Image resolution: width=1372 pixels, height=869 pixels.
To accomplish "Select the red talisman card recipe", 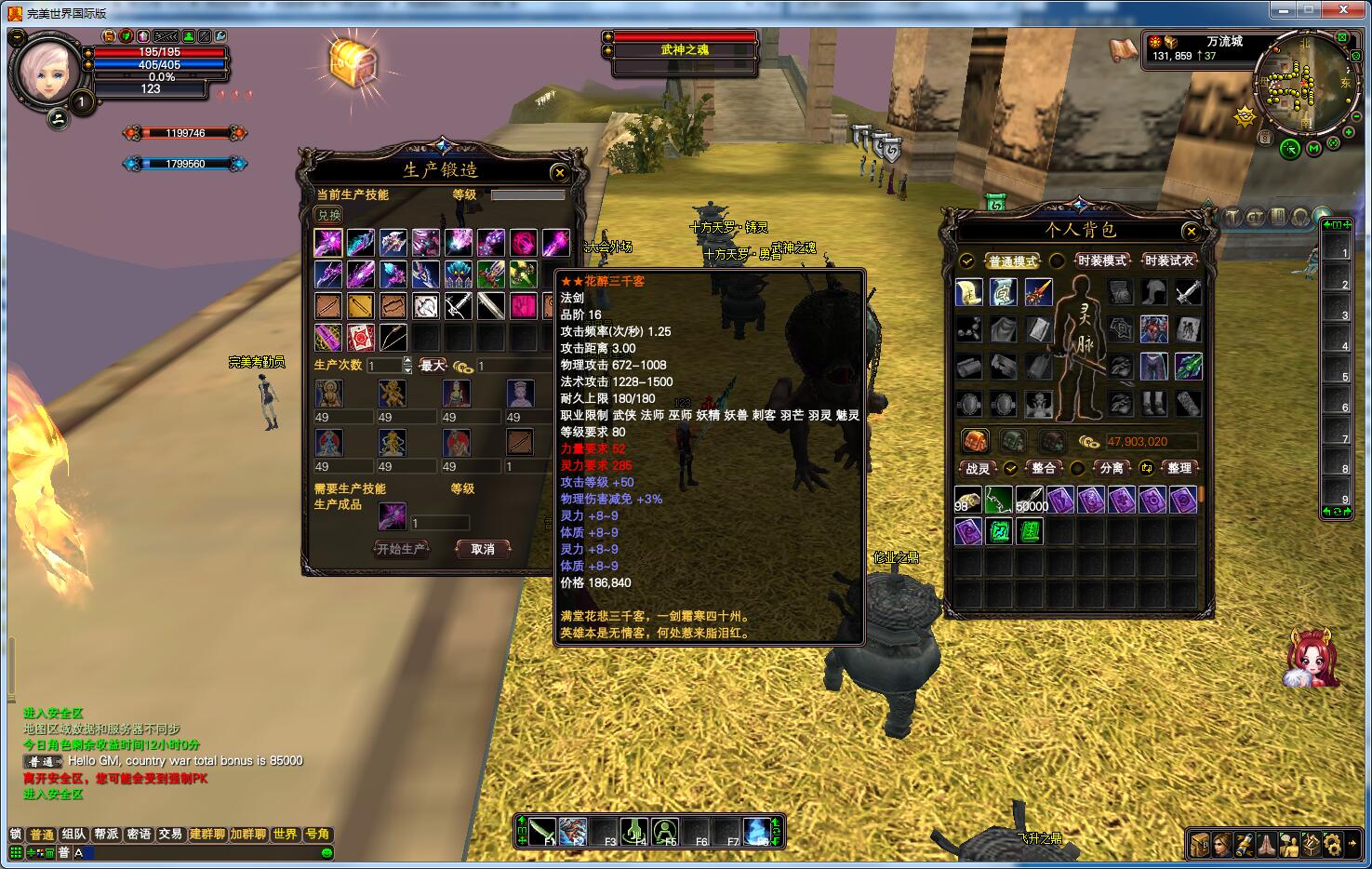I will [x=360, y=337].
